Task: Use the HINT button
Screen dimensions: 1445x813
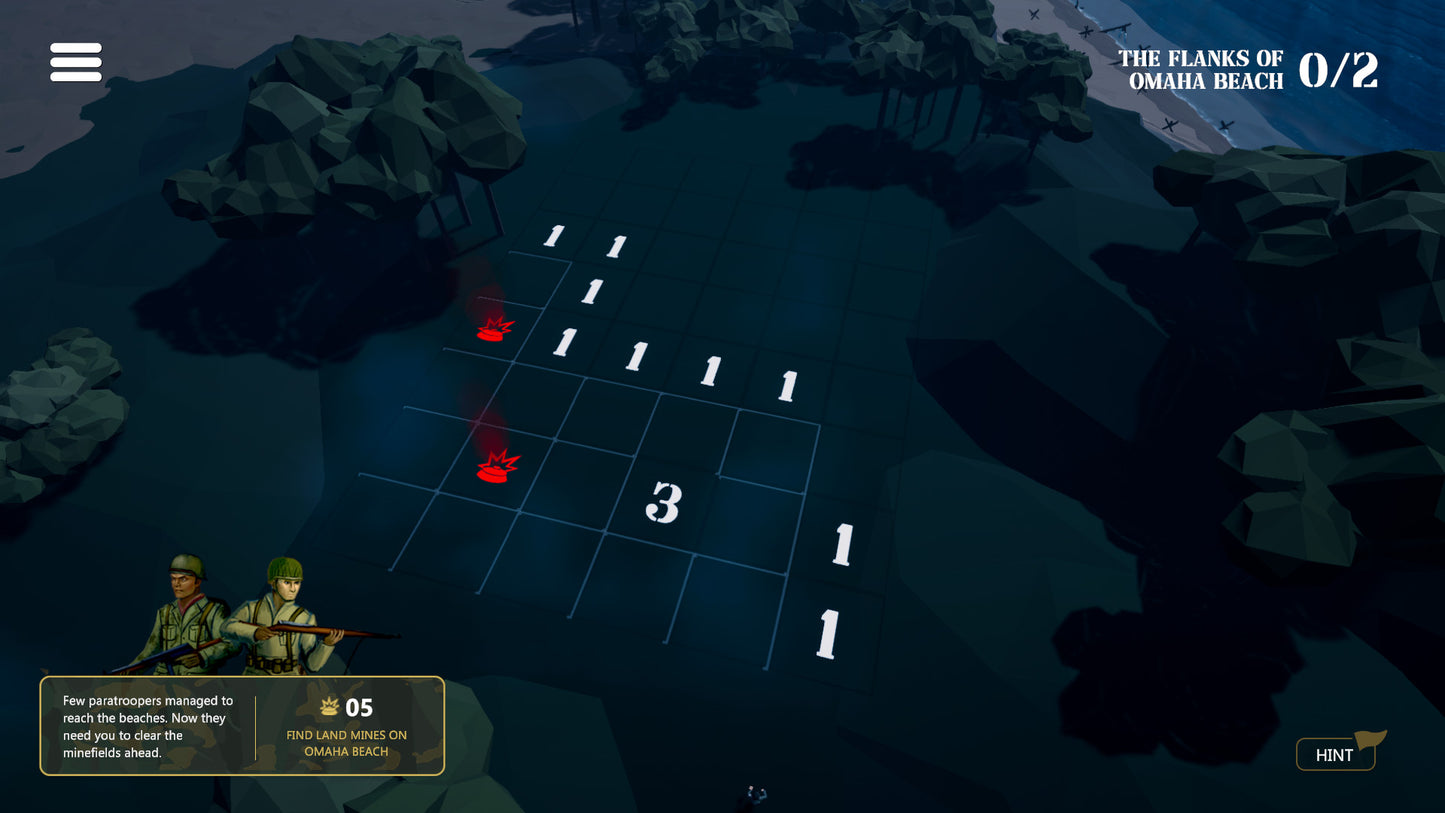Action: coord(1335,754)
